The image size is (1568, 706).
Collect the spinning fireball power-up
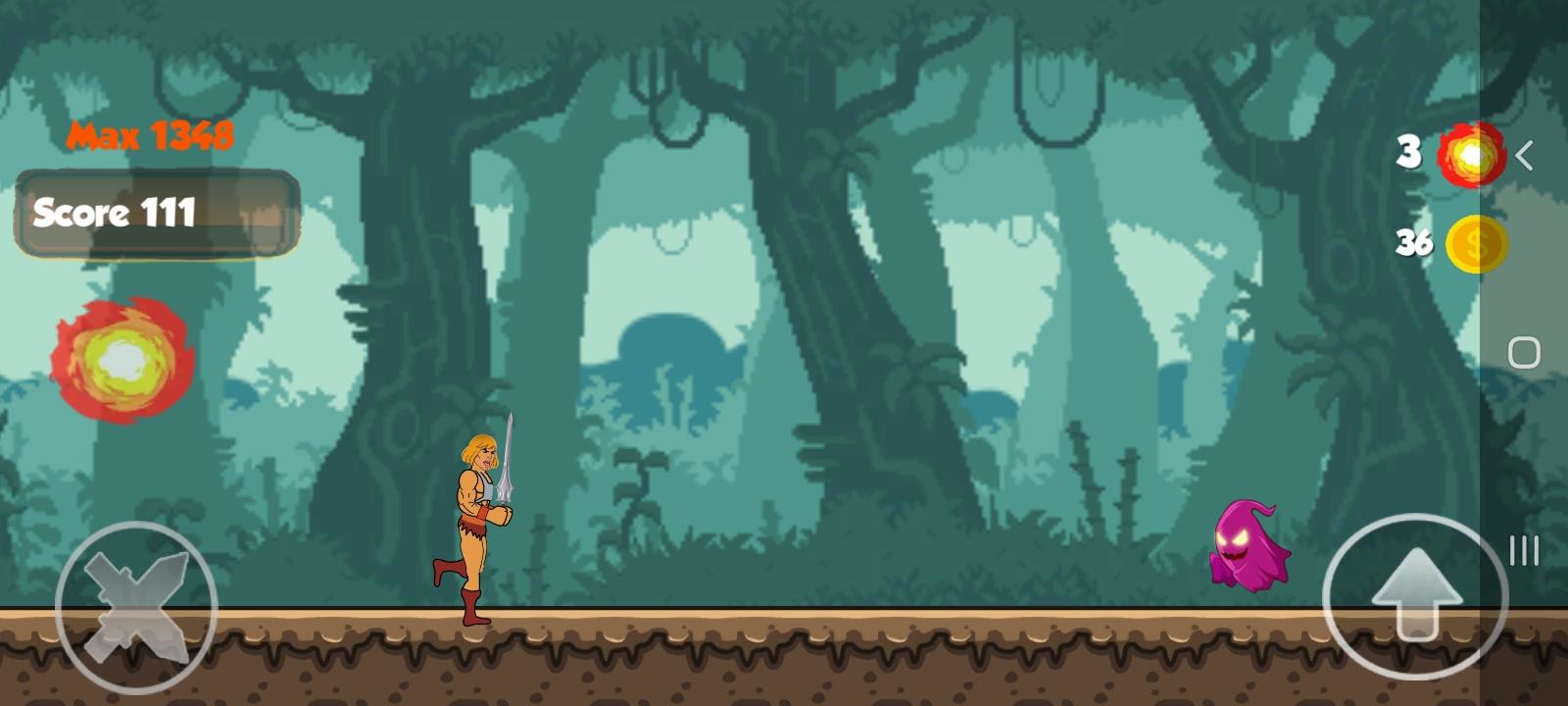point(122,361)
